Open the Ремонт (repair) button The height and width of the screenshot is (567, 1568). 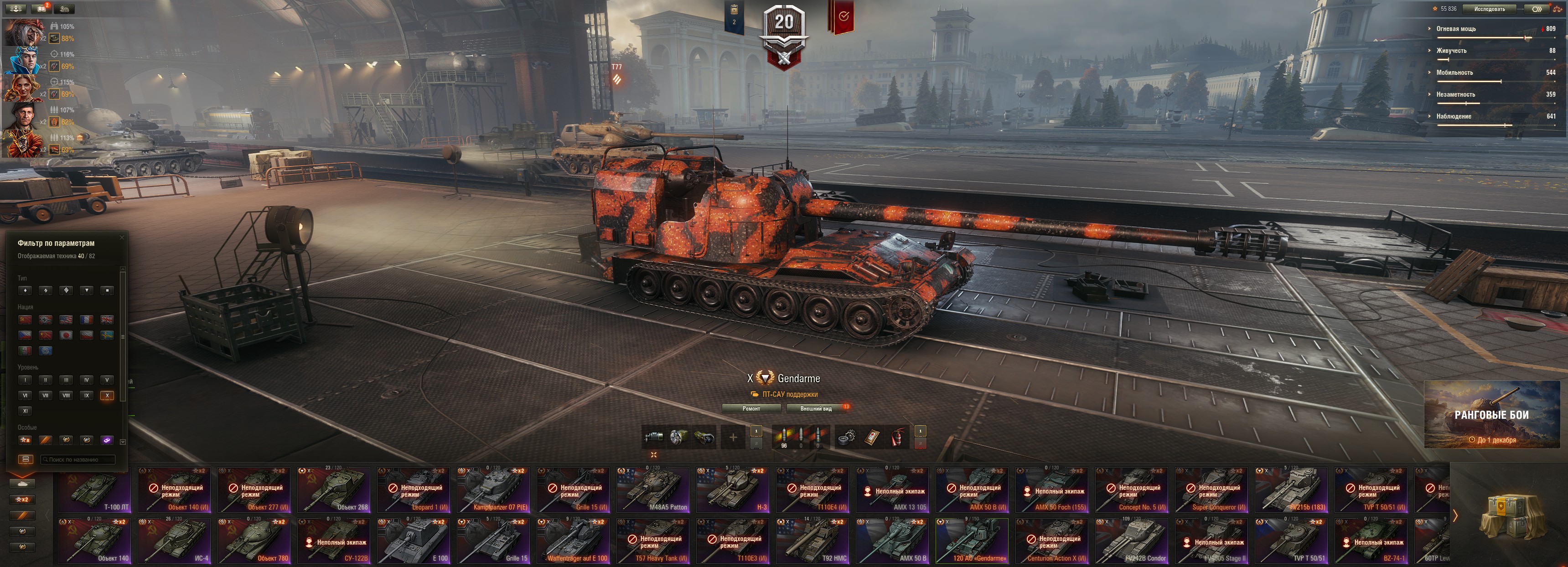tap(751, 409)
